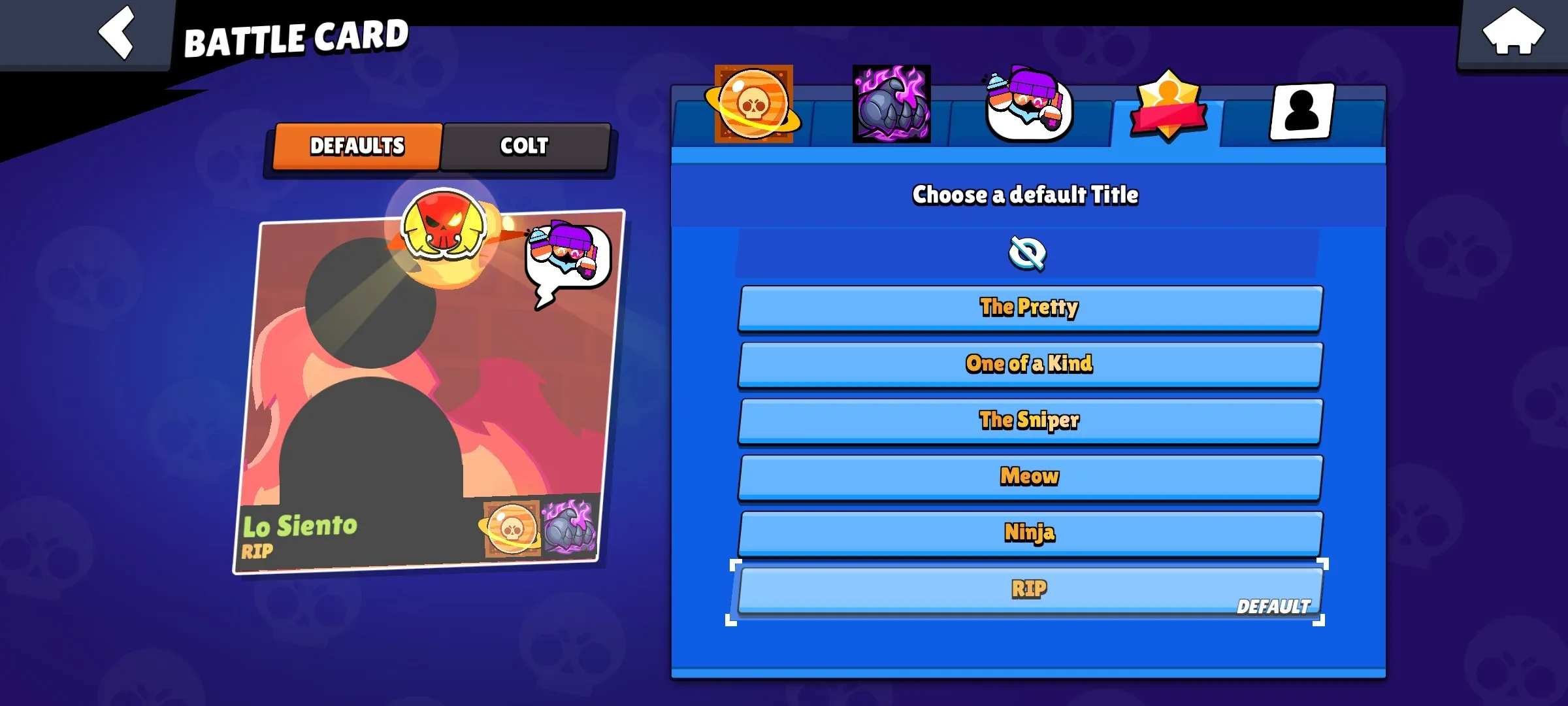This screenshot has height=706, width=1568.
Task: Select the Colt sprite pin tab
Action: (1028, 105)
